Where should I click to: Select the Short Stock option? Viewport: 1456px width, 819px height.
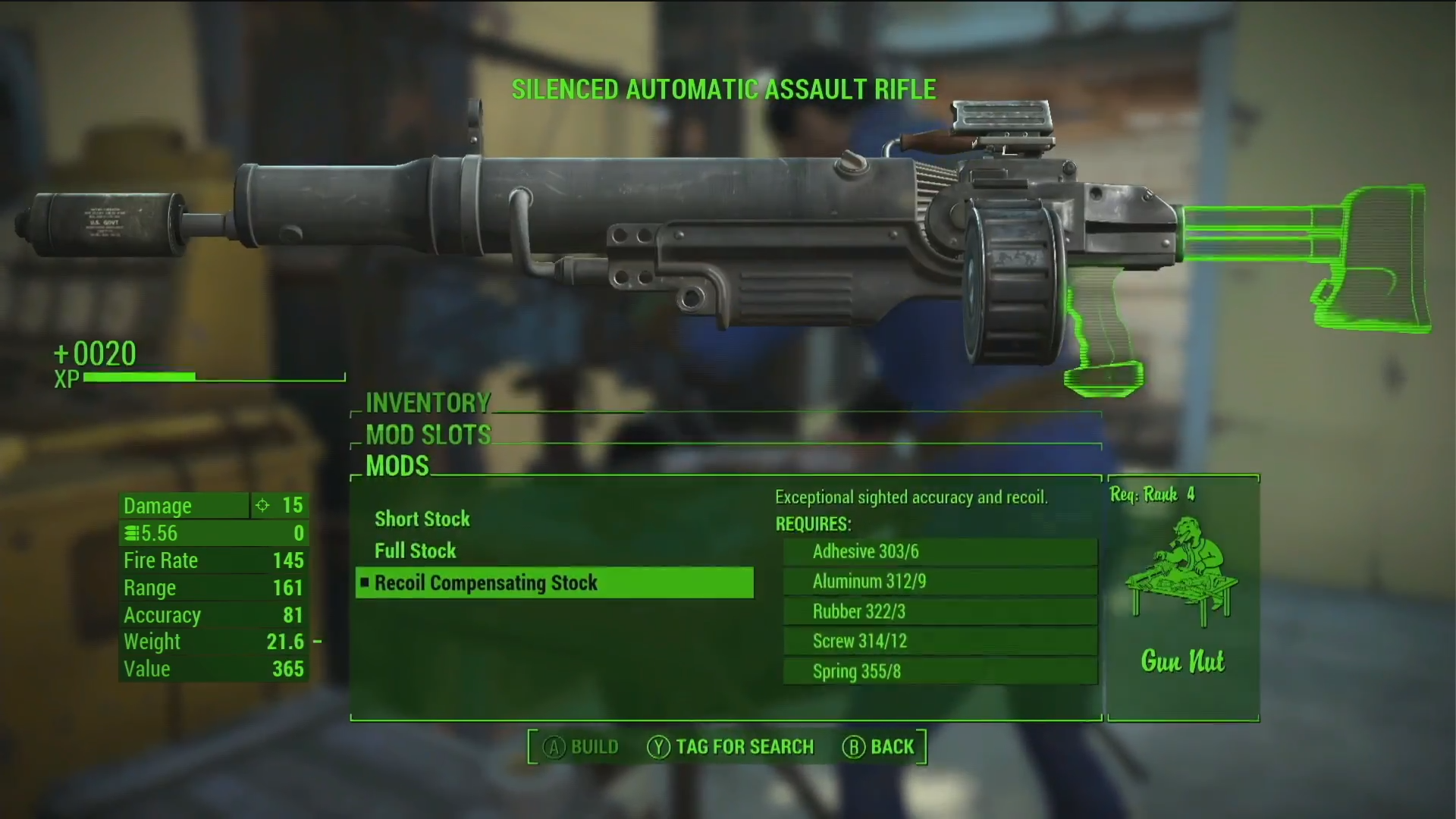coord(422,519)
